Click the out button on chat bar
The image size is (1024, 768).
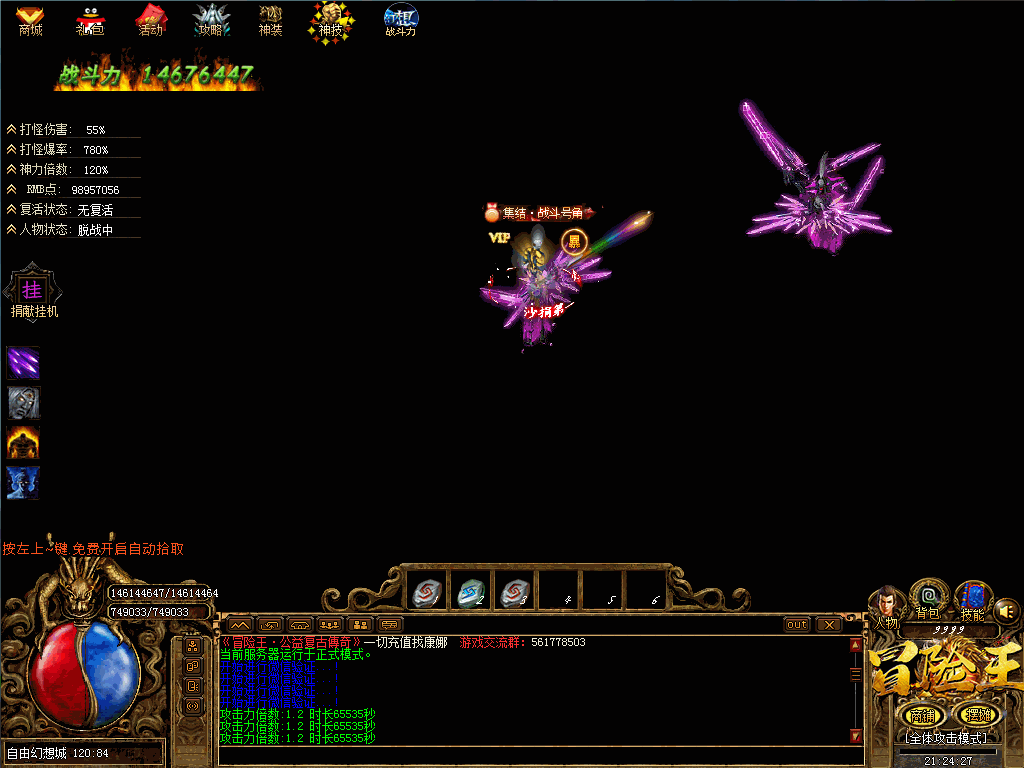point(797,625)
